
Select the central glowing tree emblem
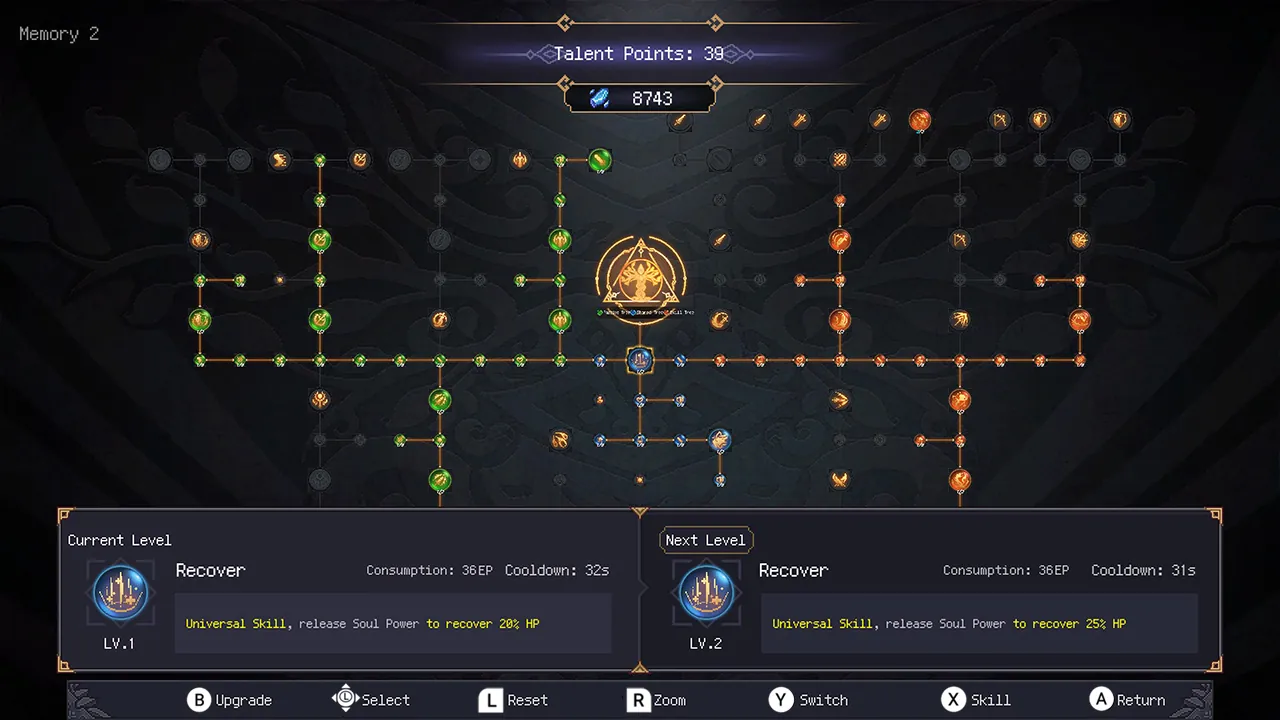[640, 280]
